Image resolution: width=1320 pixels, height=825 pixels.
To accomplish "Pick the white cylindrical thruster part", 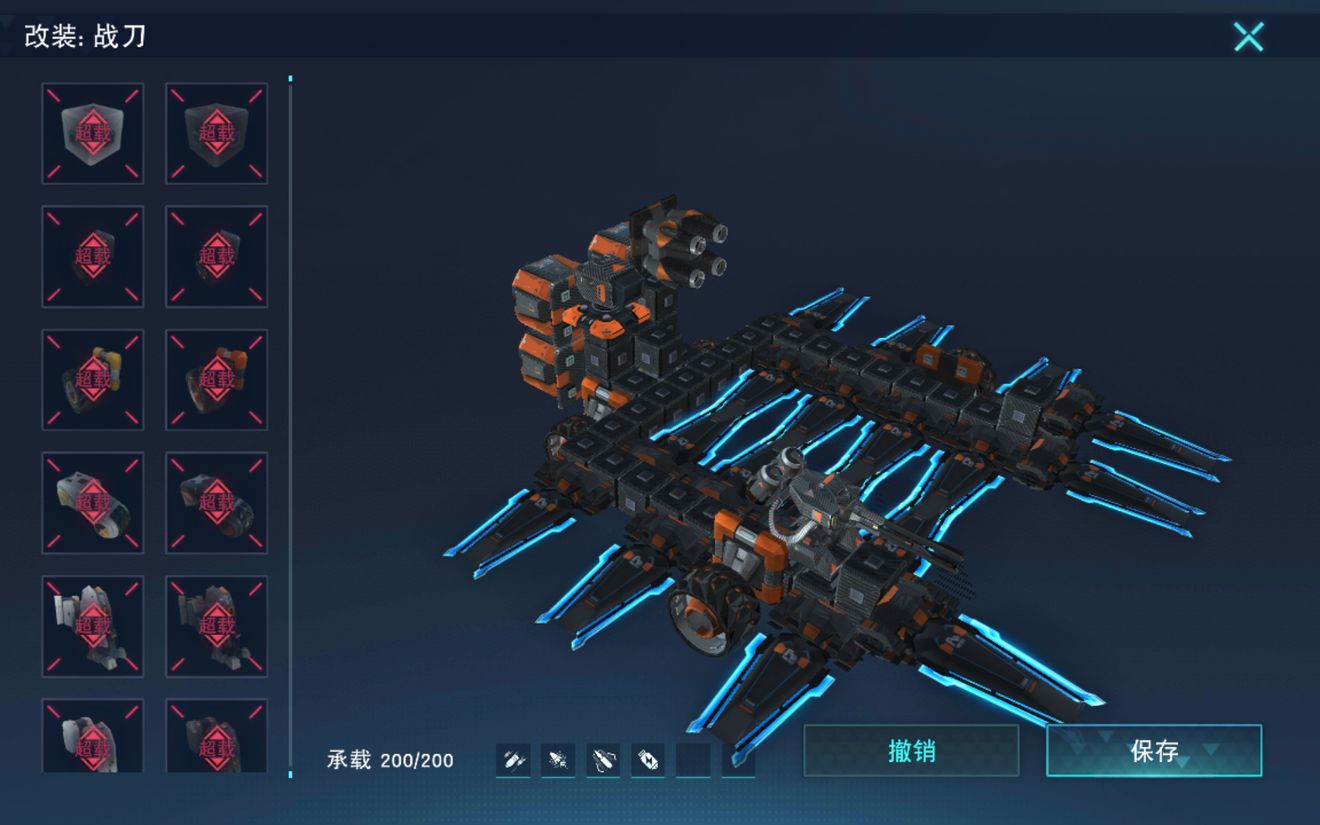I will pyautogui.click(x=93, y=503).
